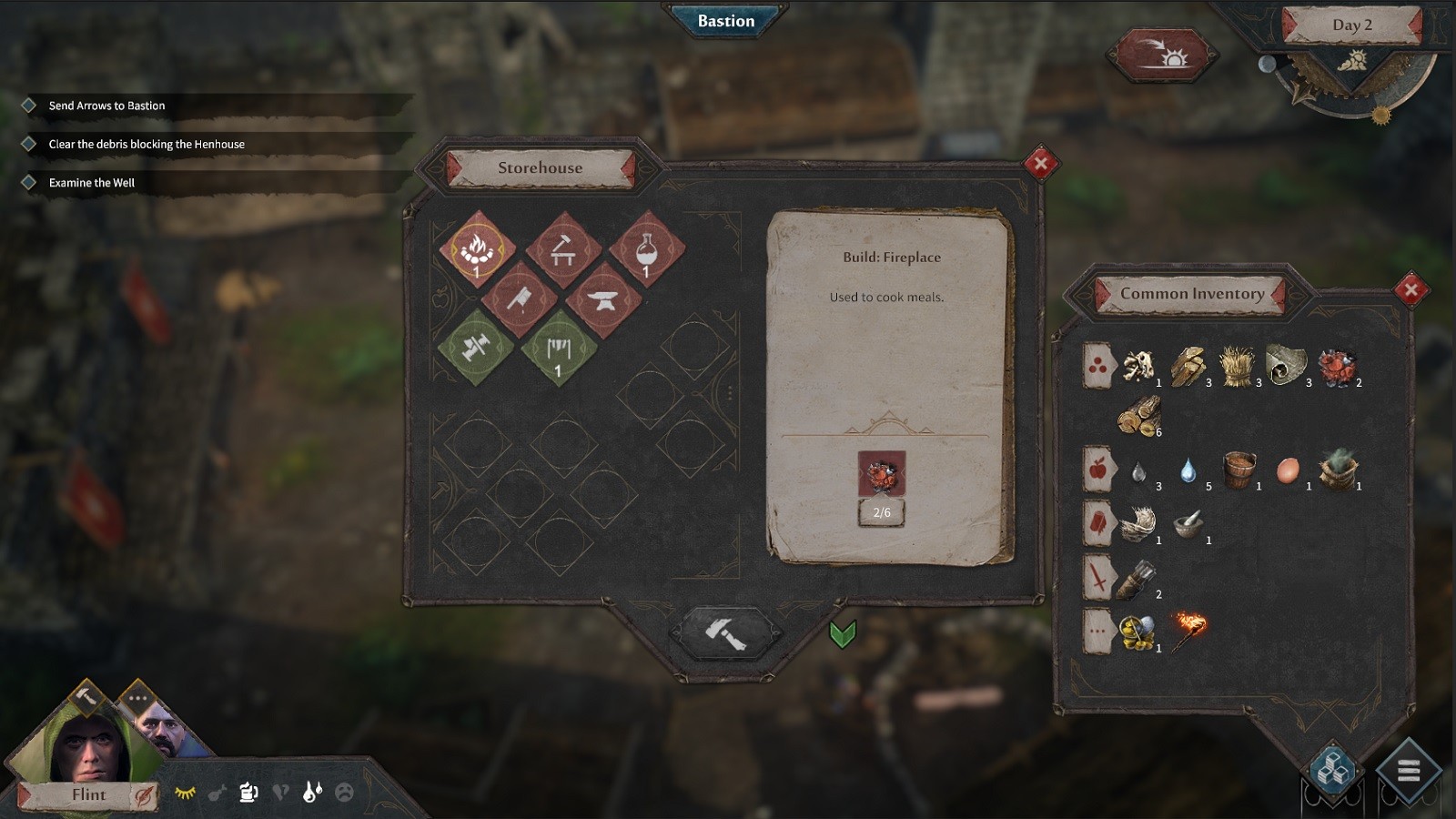Open the Day 2 banner
1456x819 pixels.
tap(1353, 26)
